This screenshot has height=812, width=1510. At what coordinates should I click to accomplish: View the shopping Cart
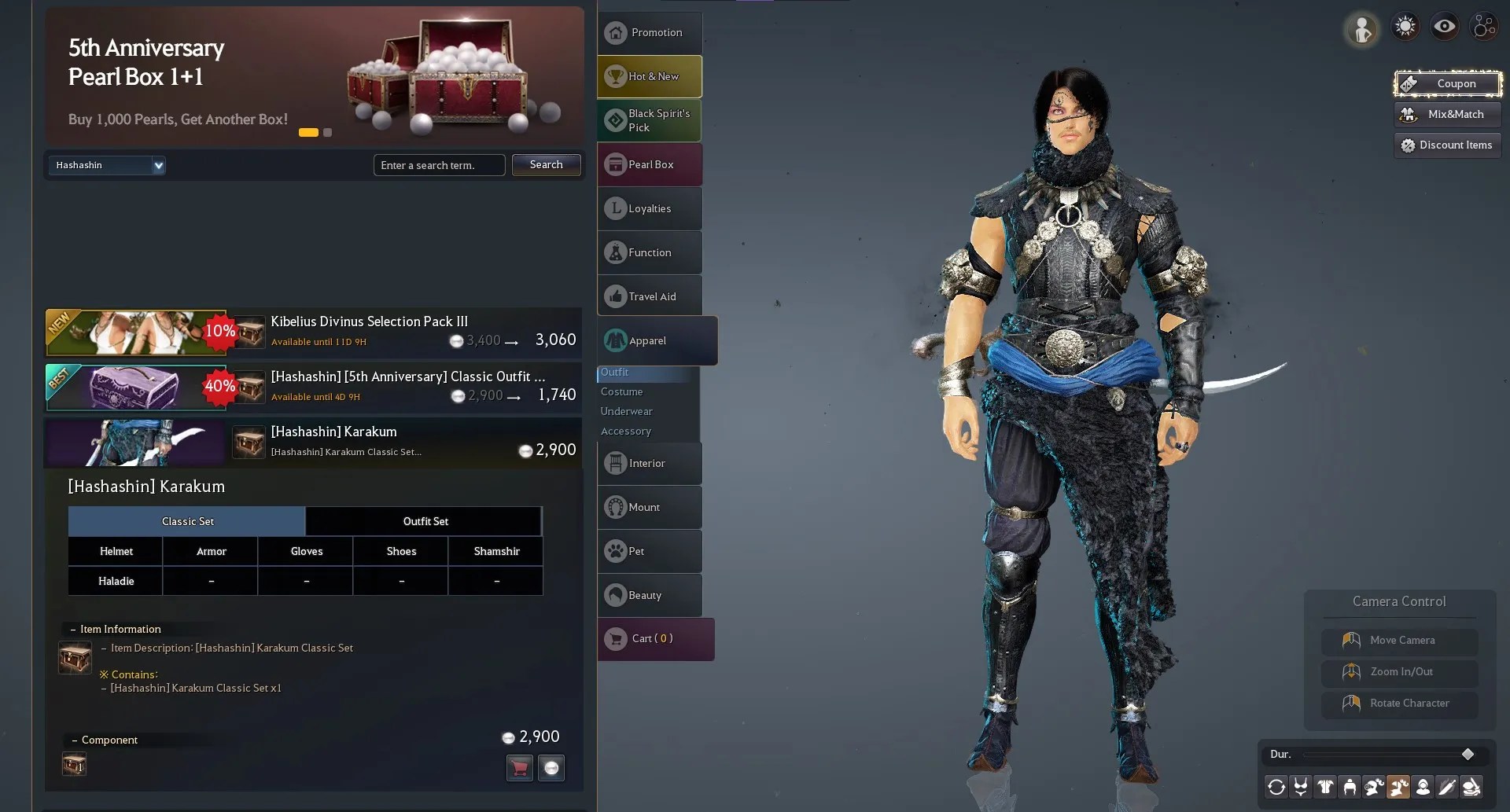tap(655, 638)
